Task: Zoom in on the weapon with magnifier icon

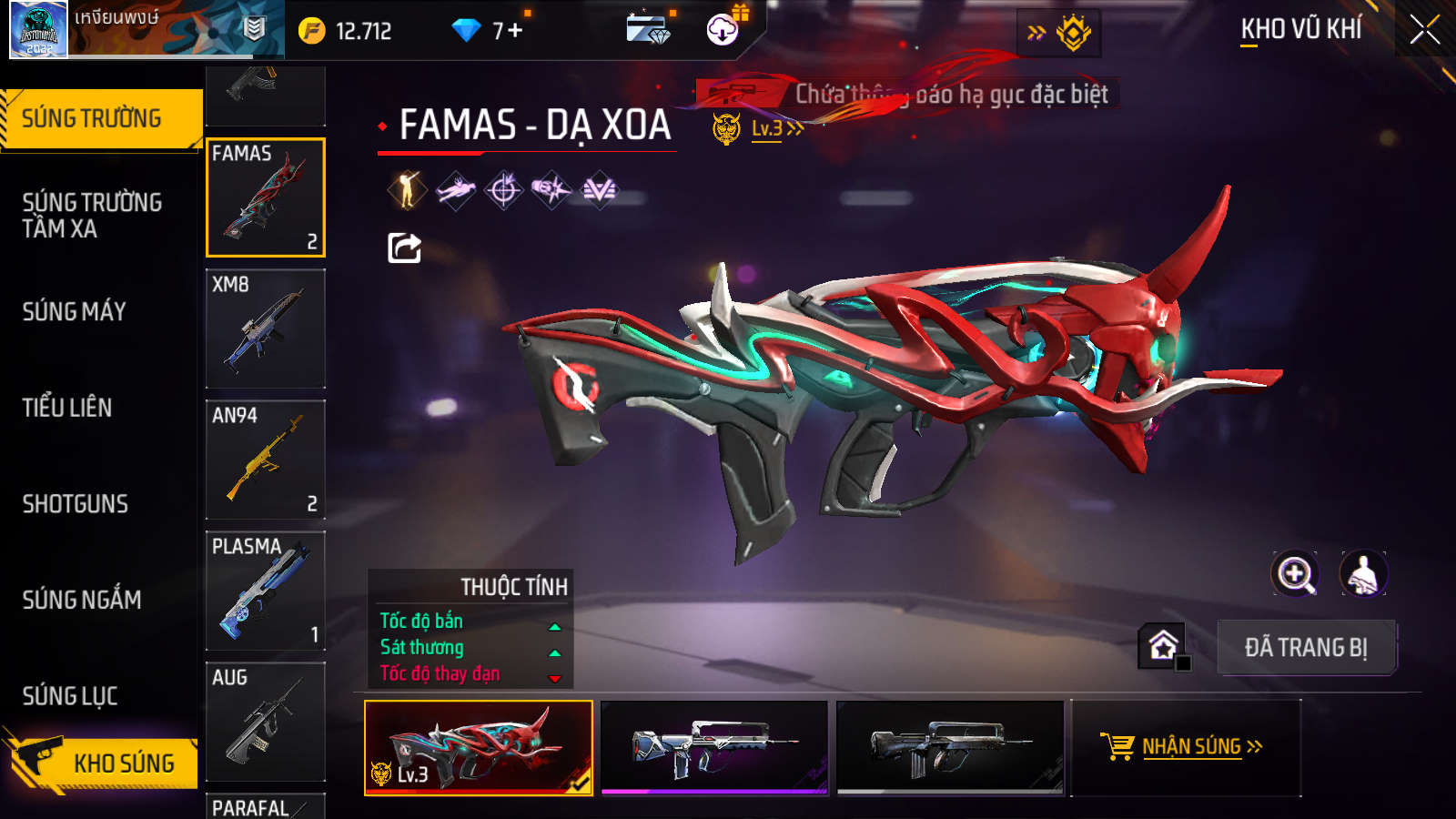Action: tap(1295, 574)
